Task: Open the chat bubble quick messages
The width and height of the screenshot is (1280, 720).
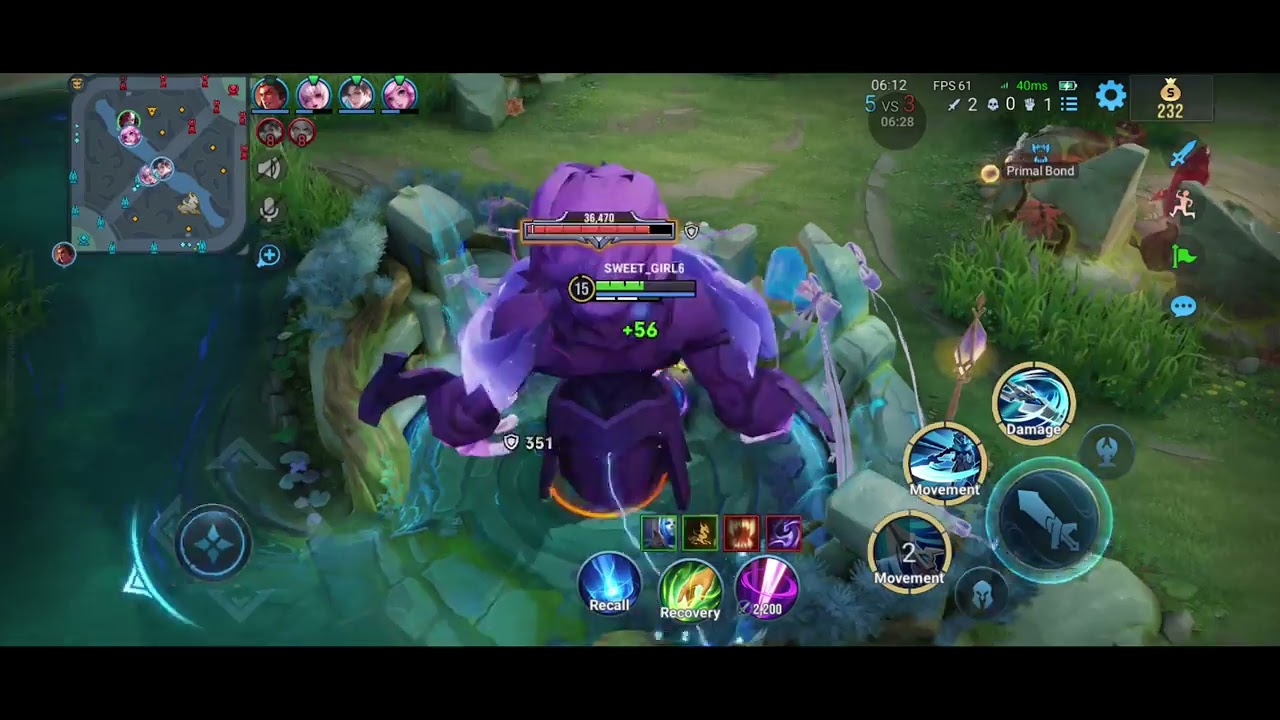Action: [1183, 307]
